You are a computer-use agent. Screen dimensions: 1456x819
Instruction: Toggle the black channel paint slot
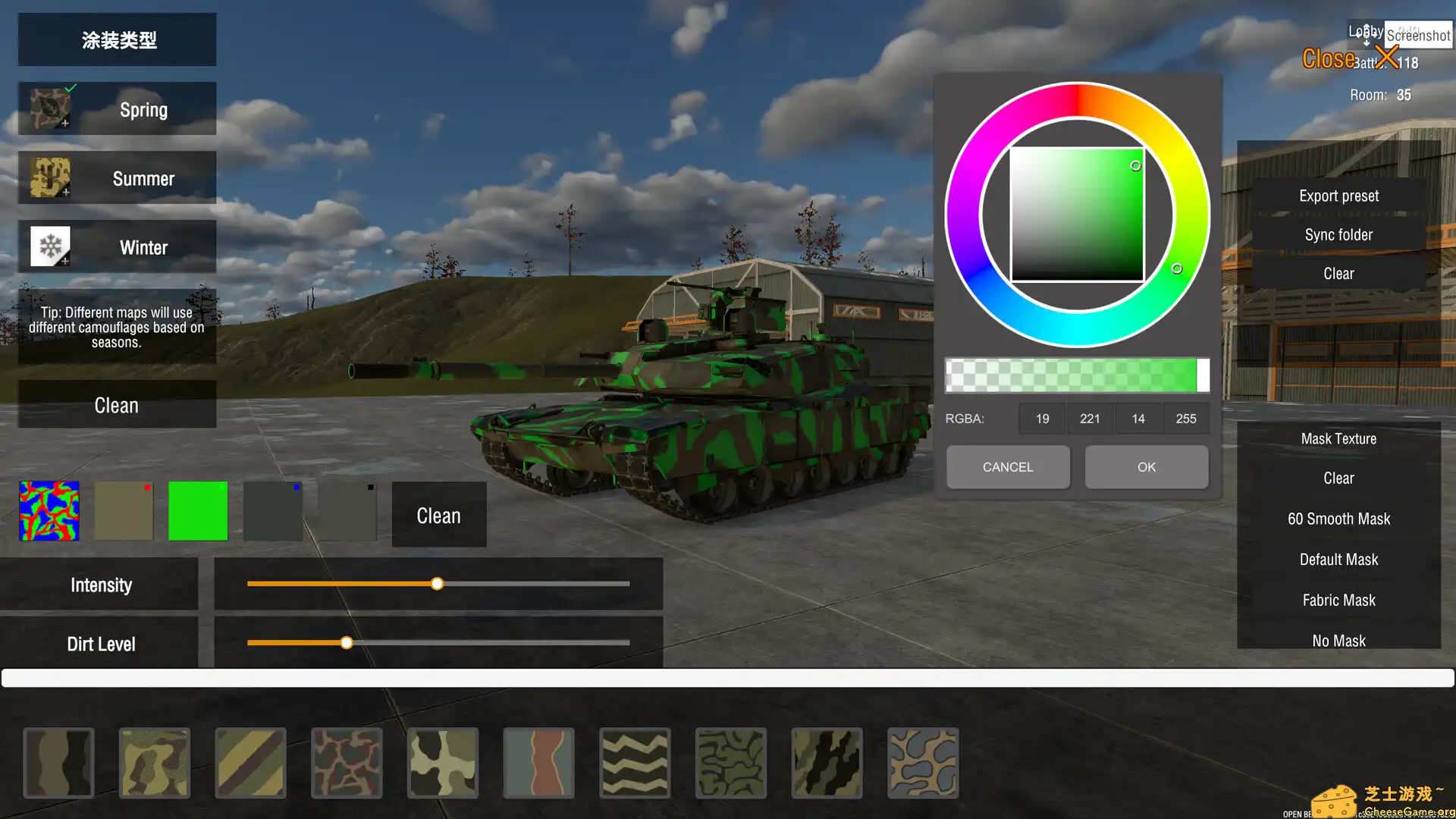coord(347,510)
